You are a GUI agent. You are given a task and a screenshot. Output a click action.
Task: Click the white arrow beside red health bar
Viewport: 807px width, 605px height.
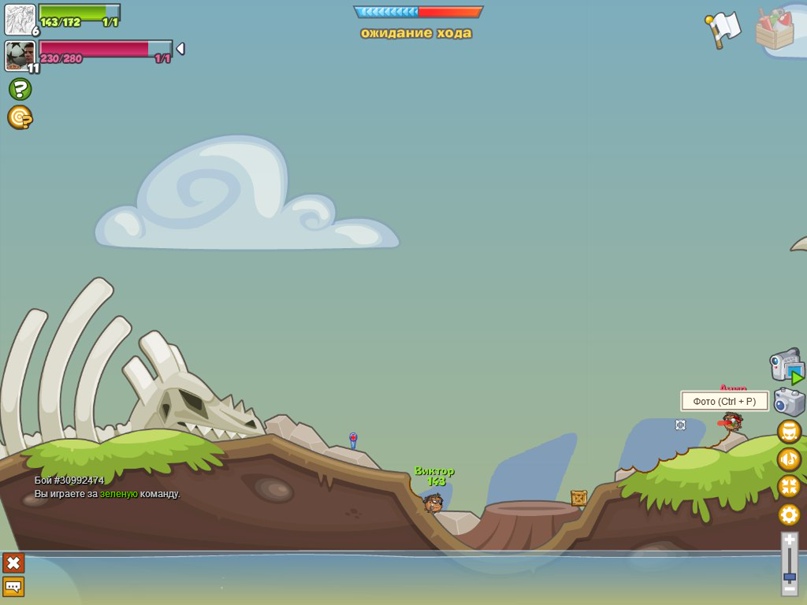(180, 48)
